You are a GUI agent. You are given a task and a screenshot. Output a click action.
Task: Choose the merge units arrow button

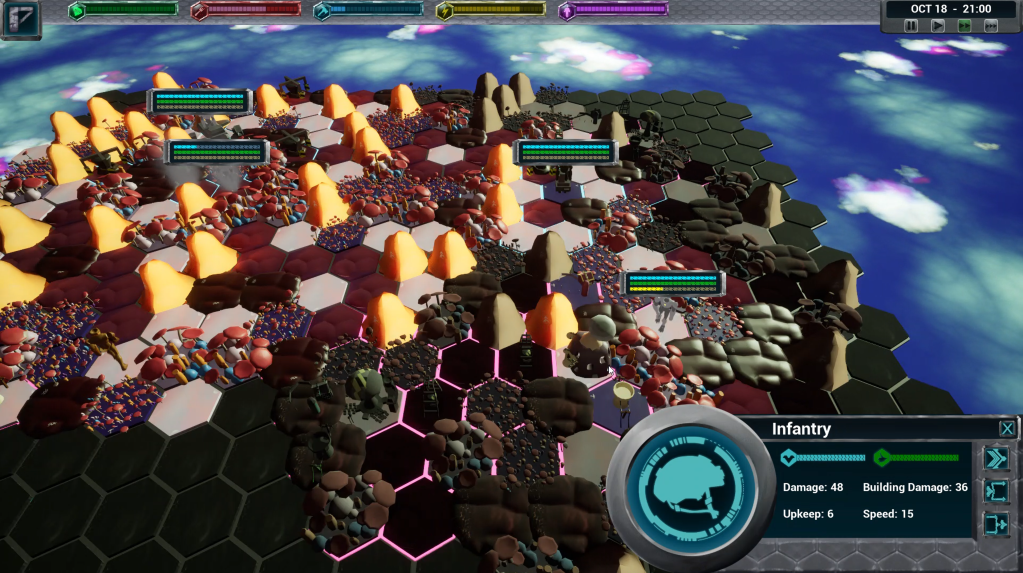[996, 523]
